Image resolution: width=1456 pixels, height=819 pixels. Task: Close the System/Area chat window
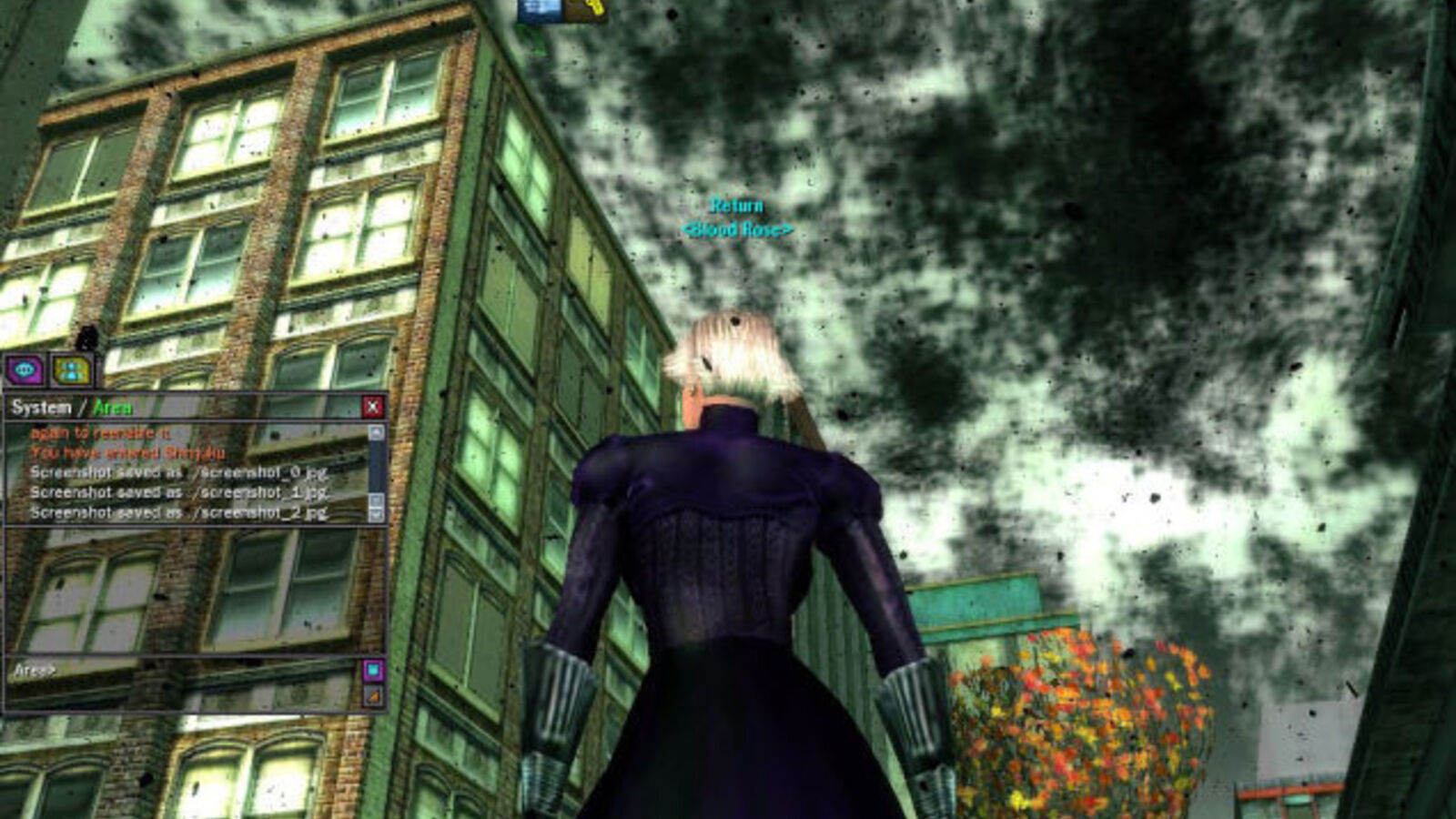[x=375, y=407]
